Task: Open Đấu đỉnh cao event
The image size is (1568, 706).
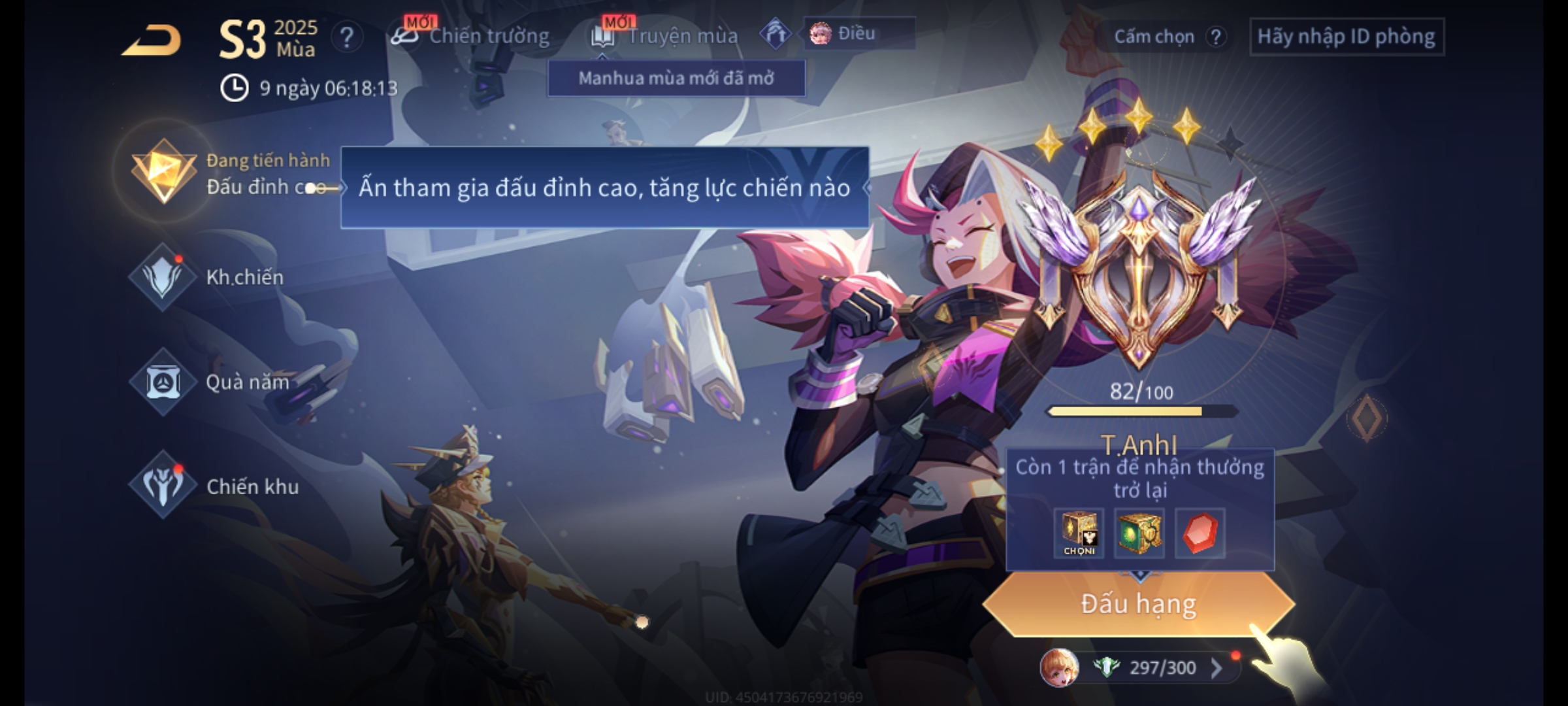Action: pos(165,171)
